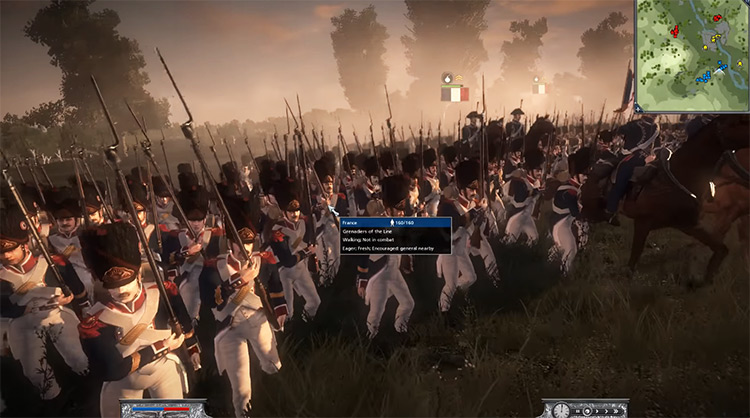Pause the battle with the pause button
The image size is (750, 418).
[x=577, y=411]
